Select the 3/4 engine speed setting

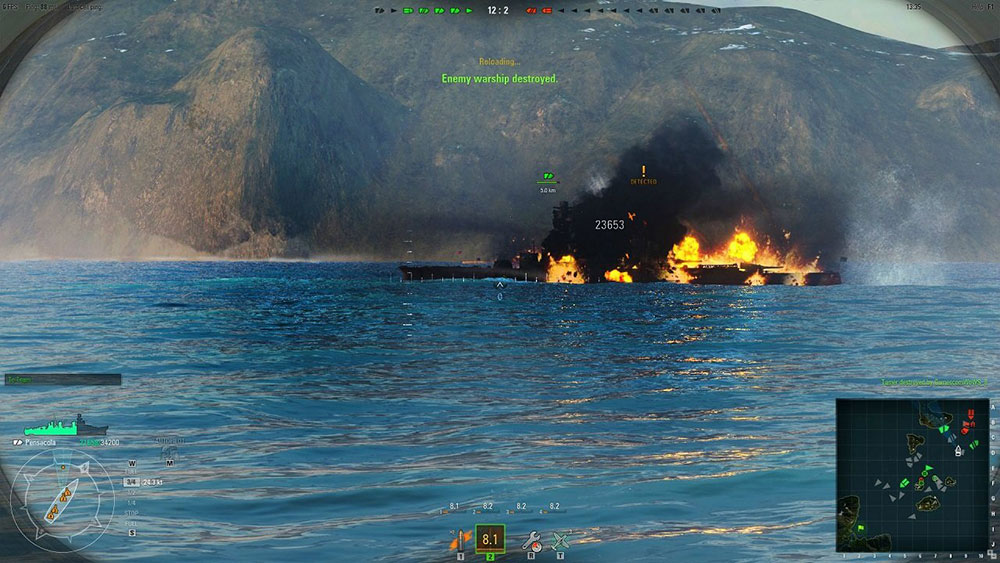(x=130, y=482)
